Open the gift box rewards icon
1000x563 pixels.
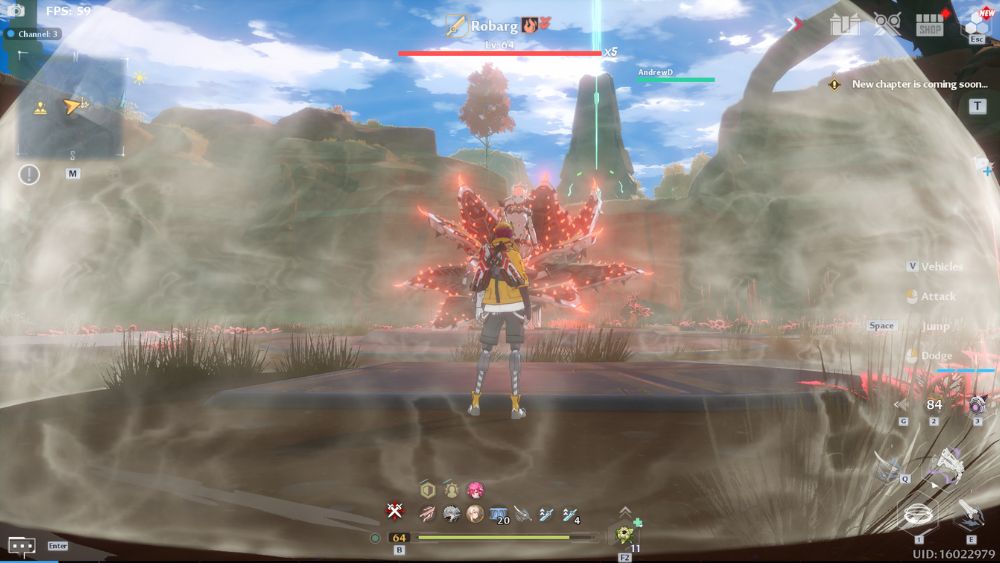[x=844, y=24]
